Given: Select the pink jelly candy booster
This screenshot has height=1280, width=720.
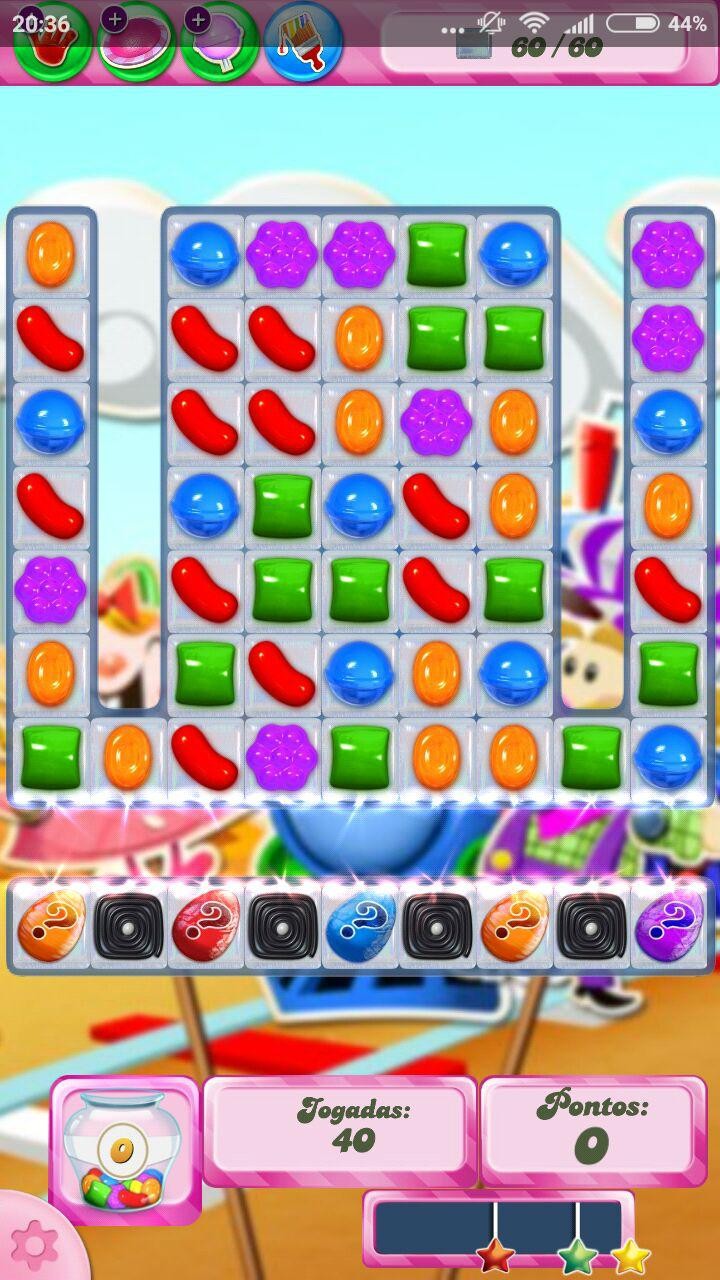Looking at the screenshot, I should point(136,42).
